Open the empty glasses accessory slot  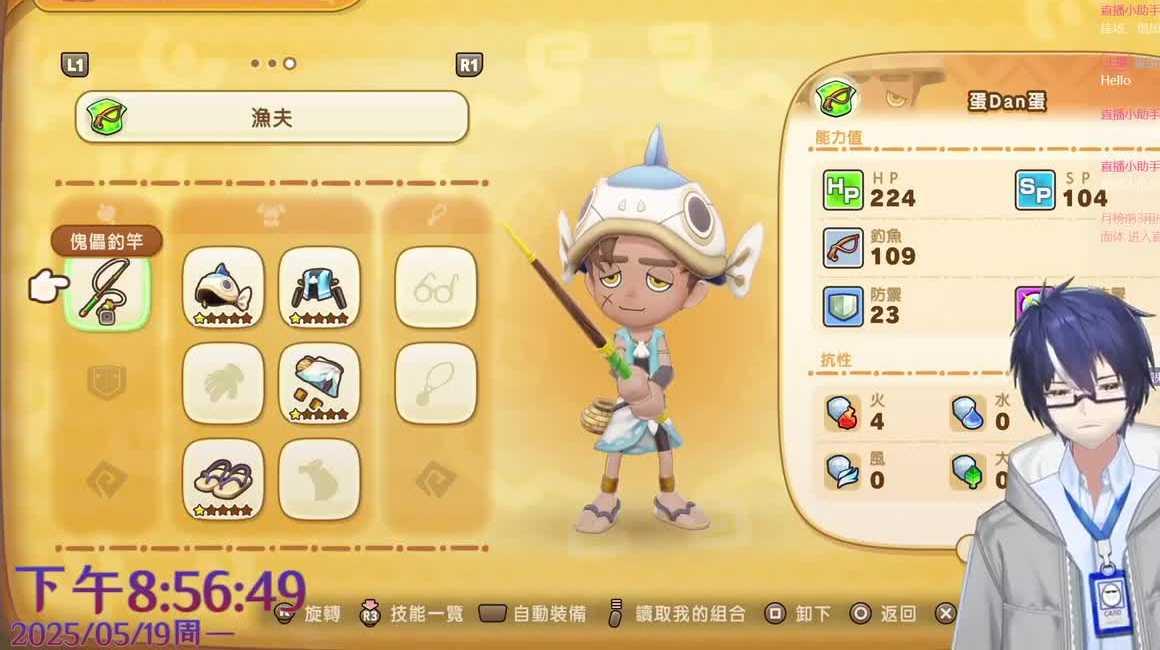(x=435, y=287)
